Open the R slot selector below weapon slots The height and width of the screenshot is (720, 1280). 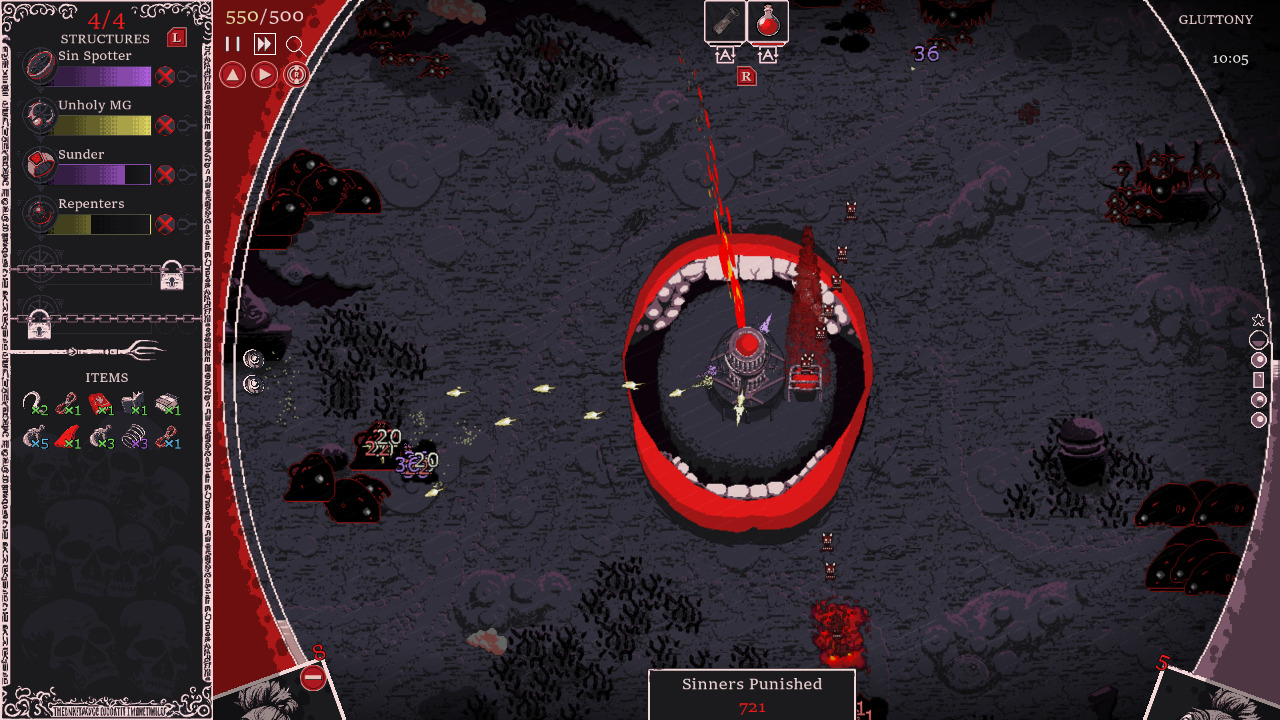(746, 74)
